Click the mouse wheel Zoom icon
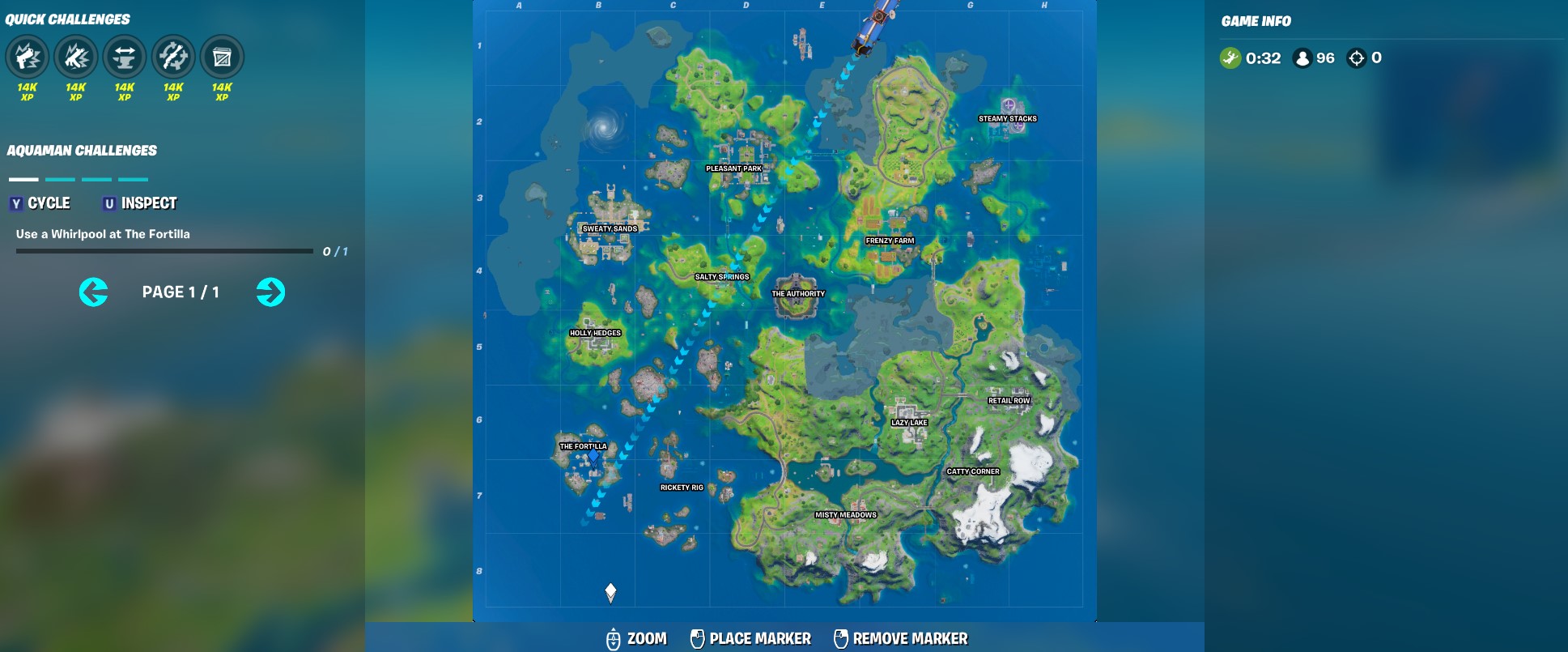The image size is (1568, 652). (614, 637)
